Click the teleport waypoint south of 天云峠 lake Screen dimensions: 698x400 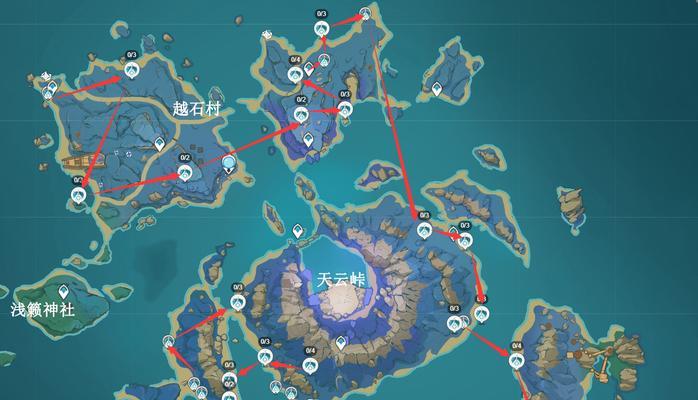[x=341, y=342]
